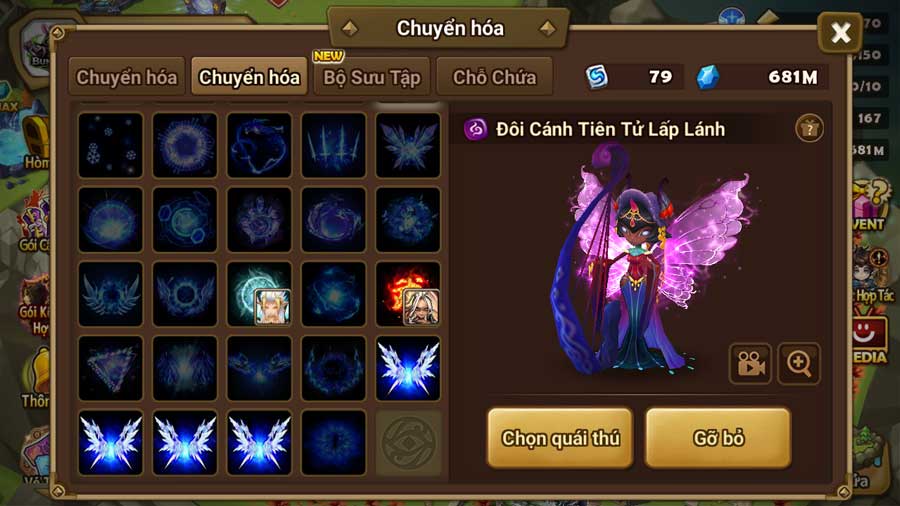Switch to the Bộ Sưu Tập tab
This screenshot has height=506, width=900.
click(x=371, y=77)
